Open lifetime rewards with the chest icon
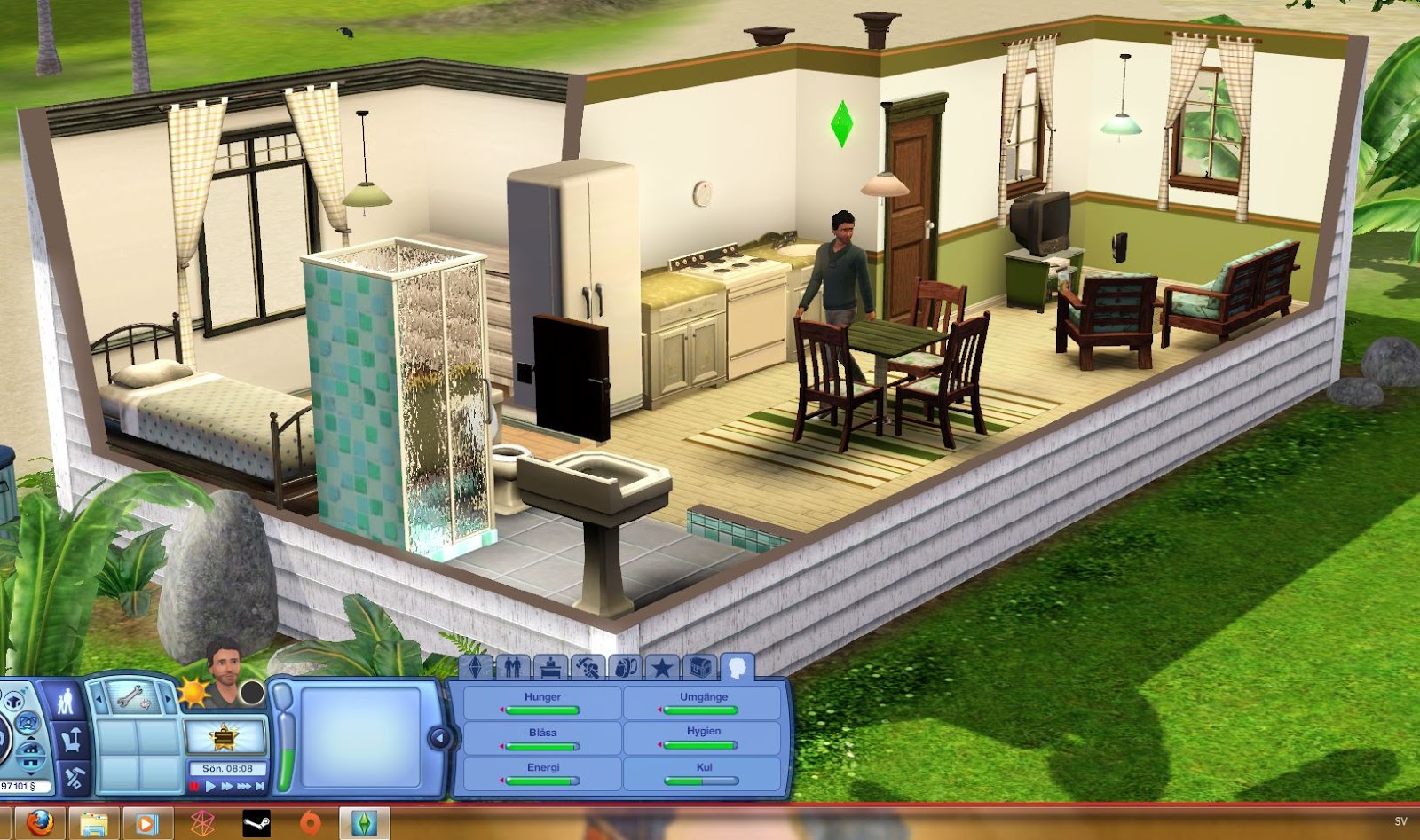The width and height of the screenshot is (1420, 840). tap(698, 667)
